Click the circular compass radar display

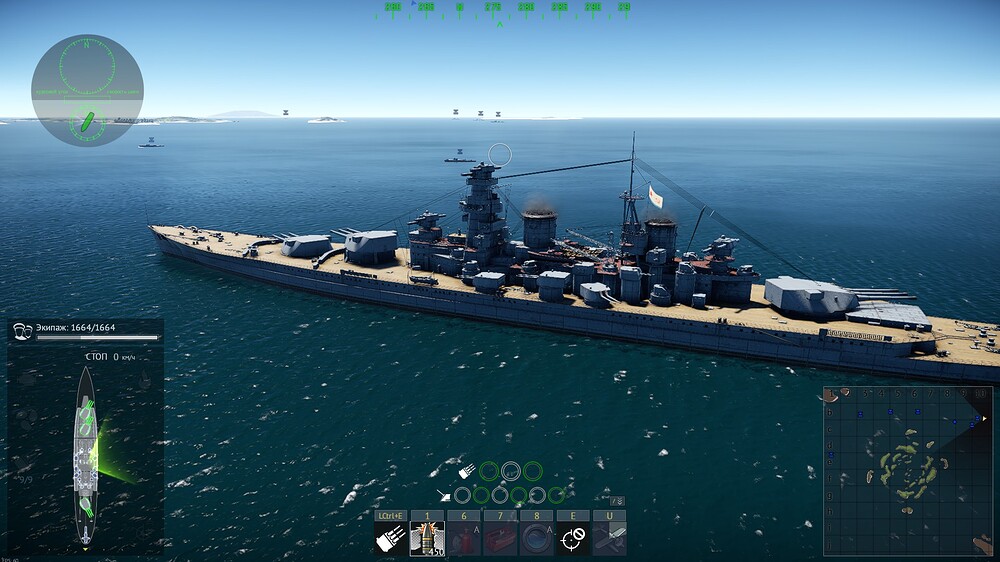[x=87, y=90]
